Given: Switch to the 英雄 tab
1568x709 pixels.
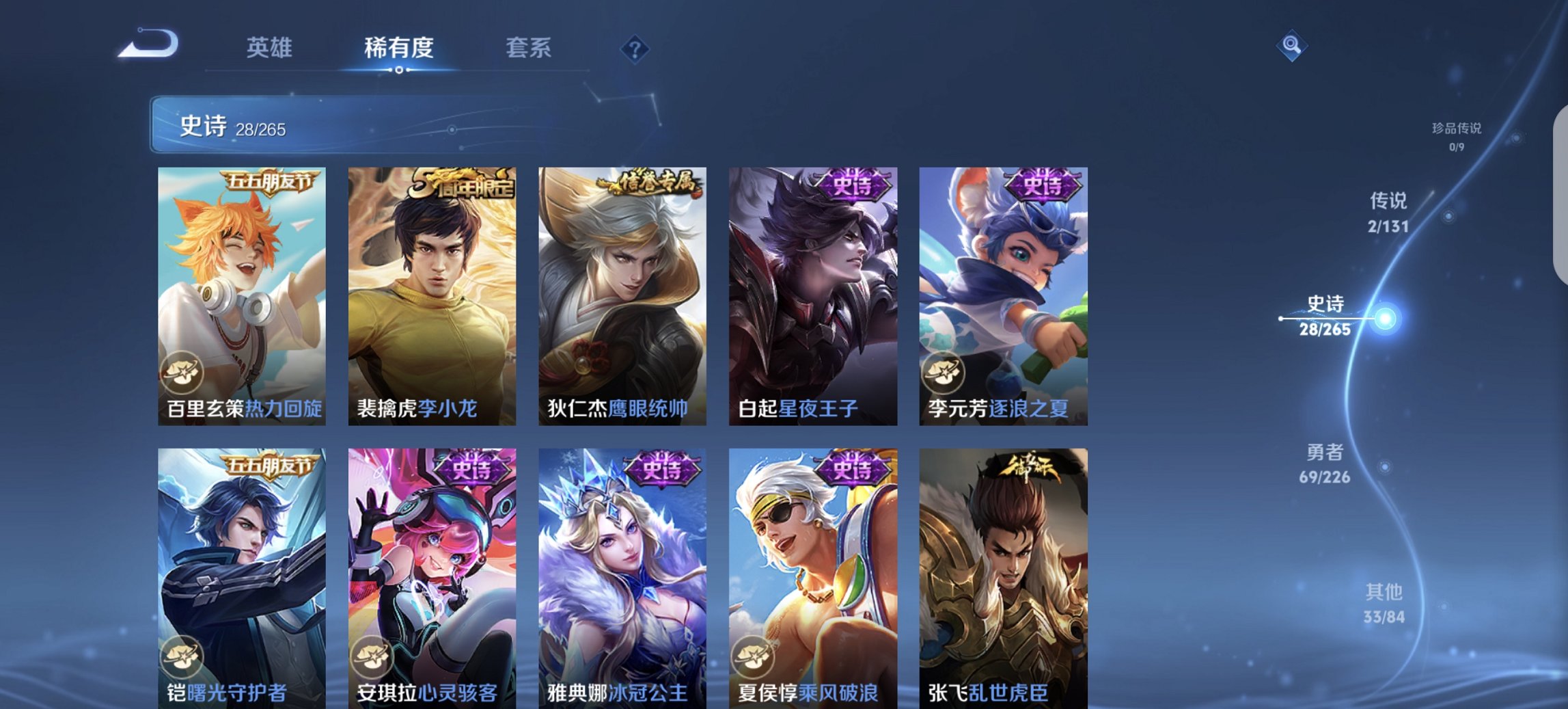Looking at the screenshot, I should point(271,48).
